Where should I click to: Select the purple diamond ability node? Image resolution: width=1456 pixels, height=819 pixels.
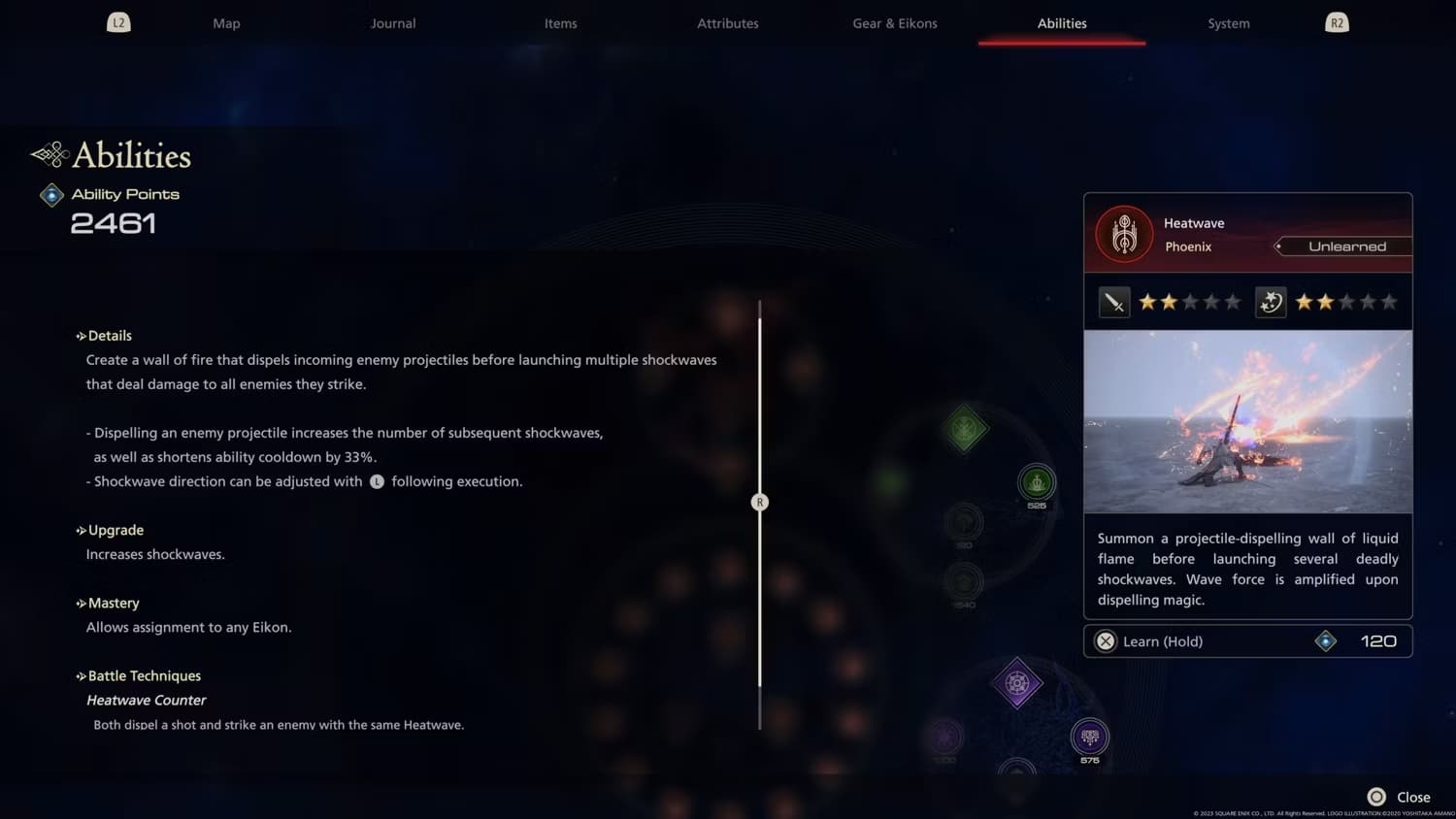tap(1018, 683)
